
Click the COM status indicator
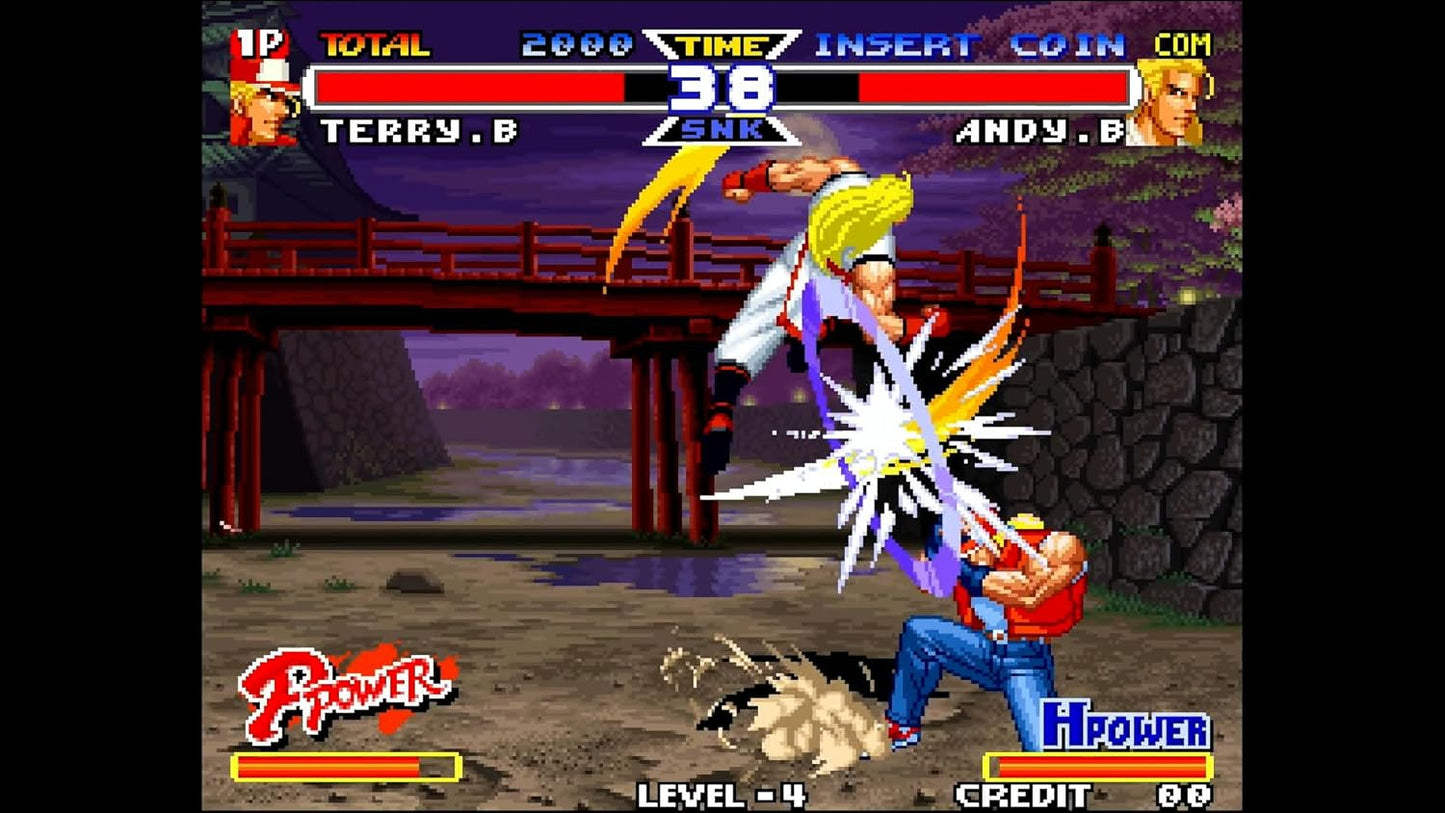click(x=1185, y=44)
